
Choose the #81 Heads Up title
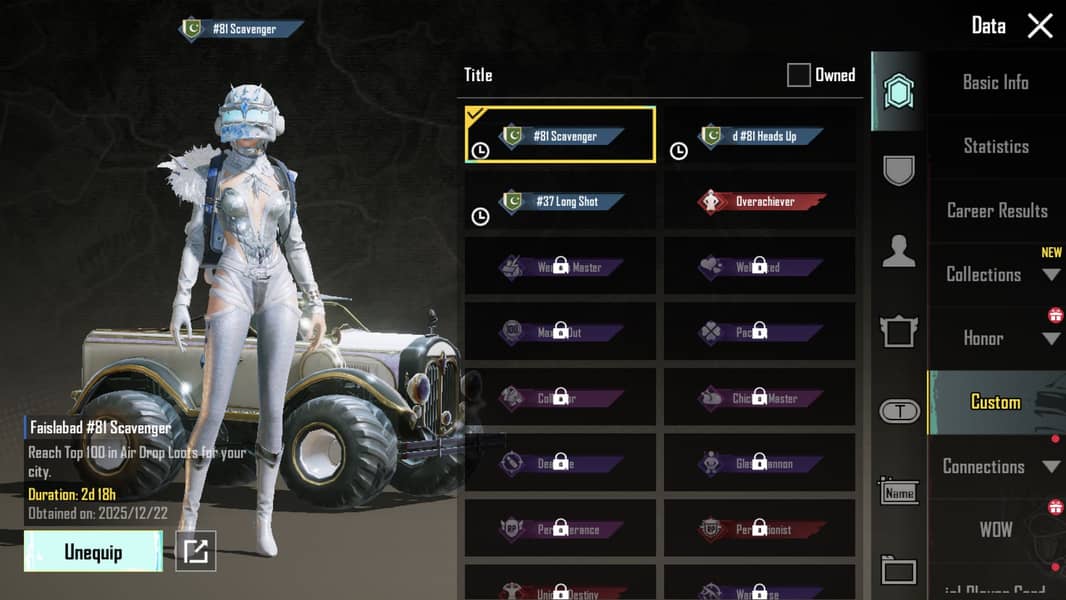(x=760, y=136)
